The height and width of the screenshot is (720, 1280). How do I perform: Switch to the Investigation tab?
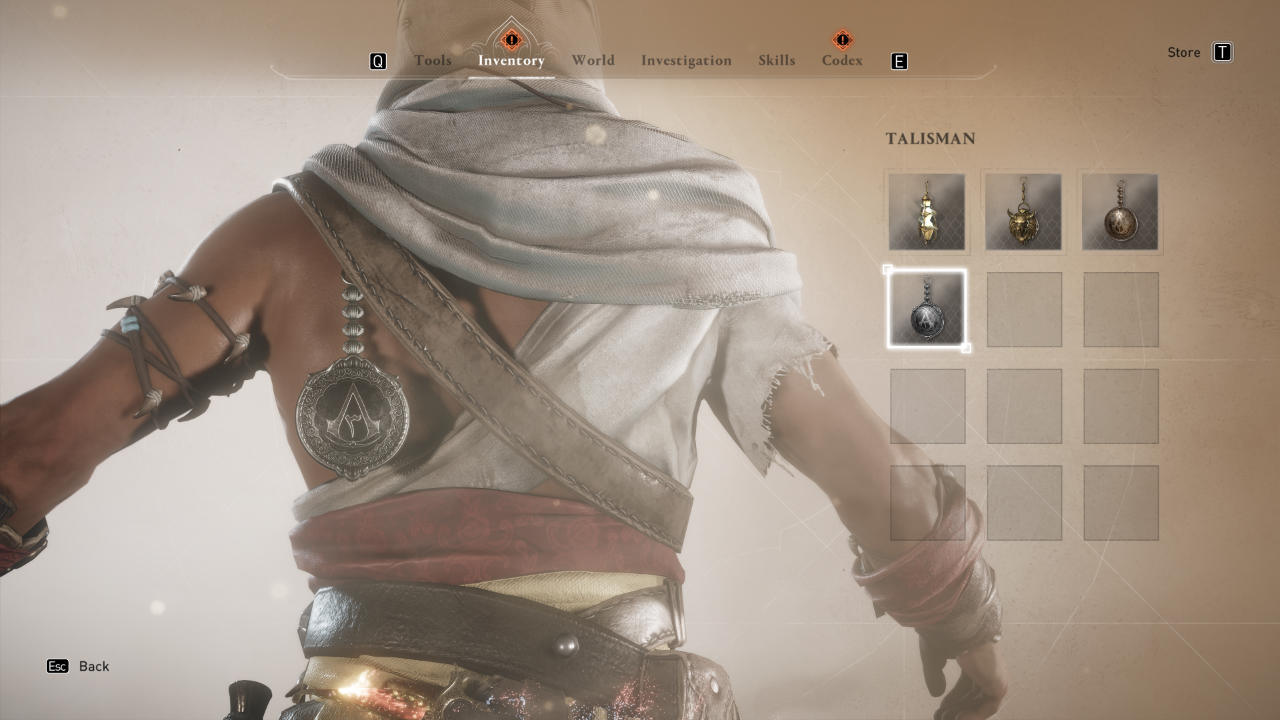[686, 60]
